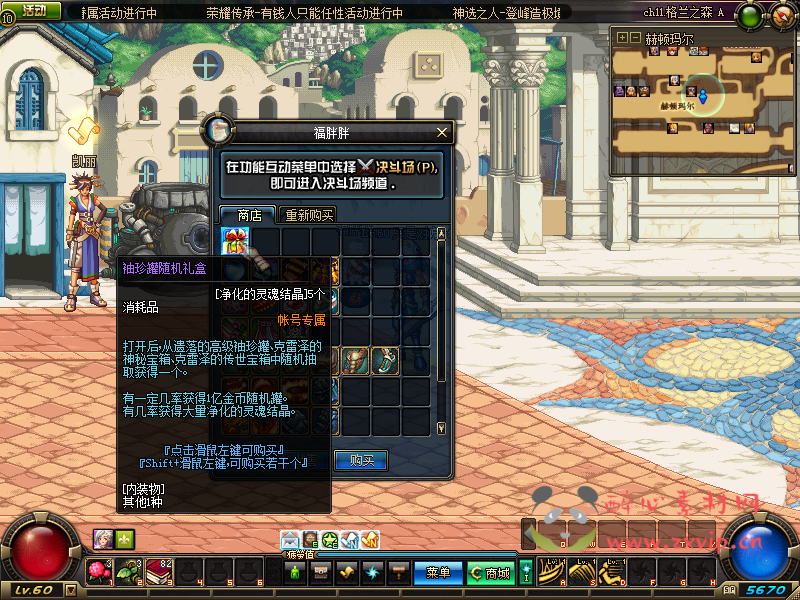The image size is (800, 600).
Task: Click the envelope mail icon above the hotbar
Action: [290, 540]
